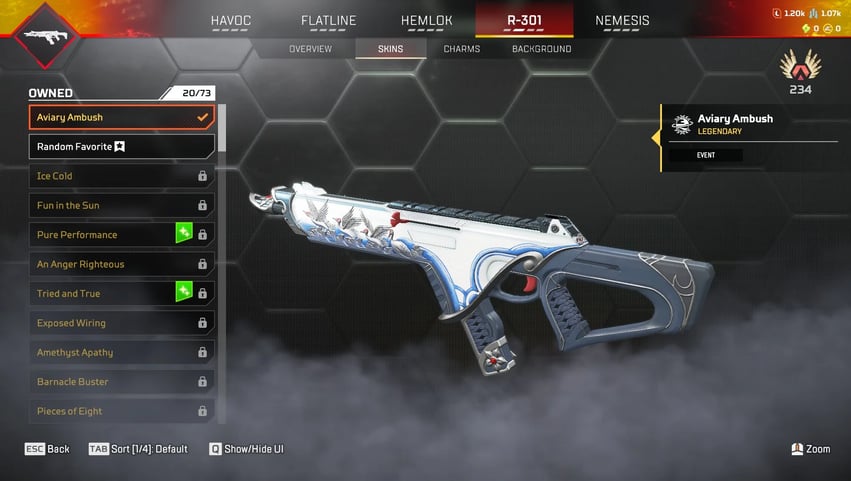Select the Amethyst Apathy skin
851x481 pixels.
tap(121, 352)
